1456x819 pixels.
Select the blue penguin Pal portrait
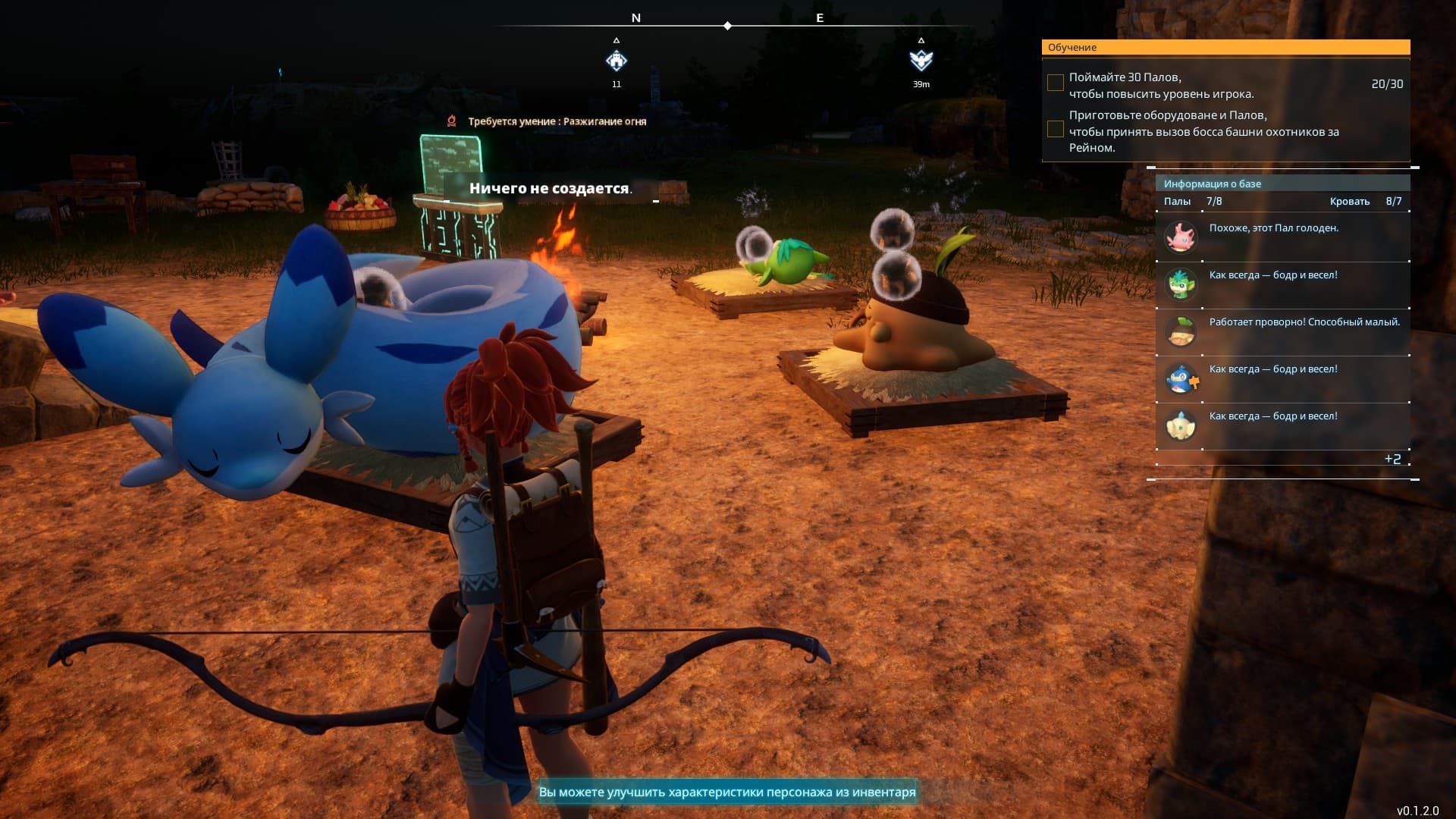1180,378
